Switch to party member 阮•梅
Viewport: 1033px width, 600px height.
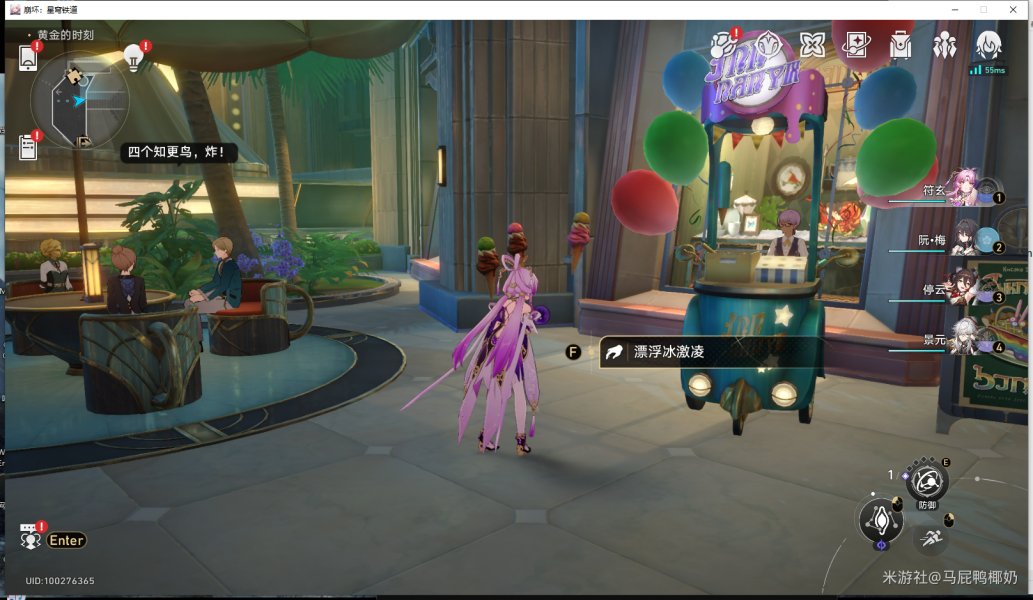pos(966,237)
